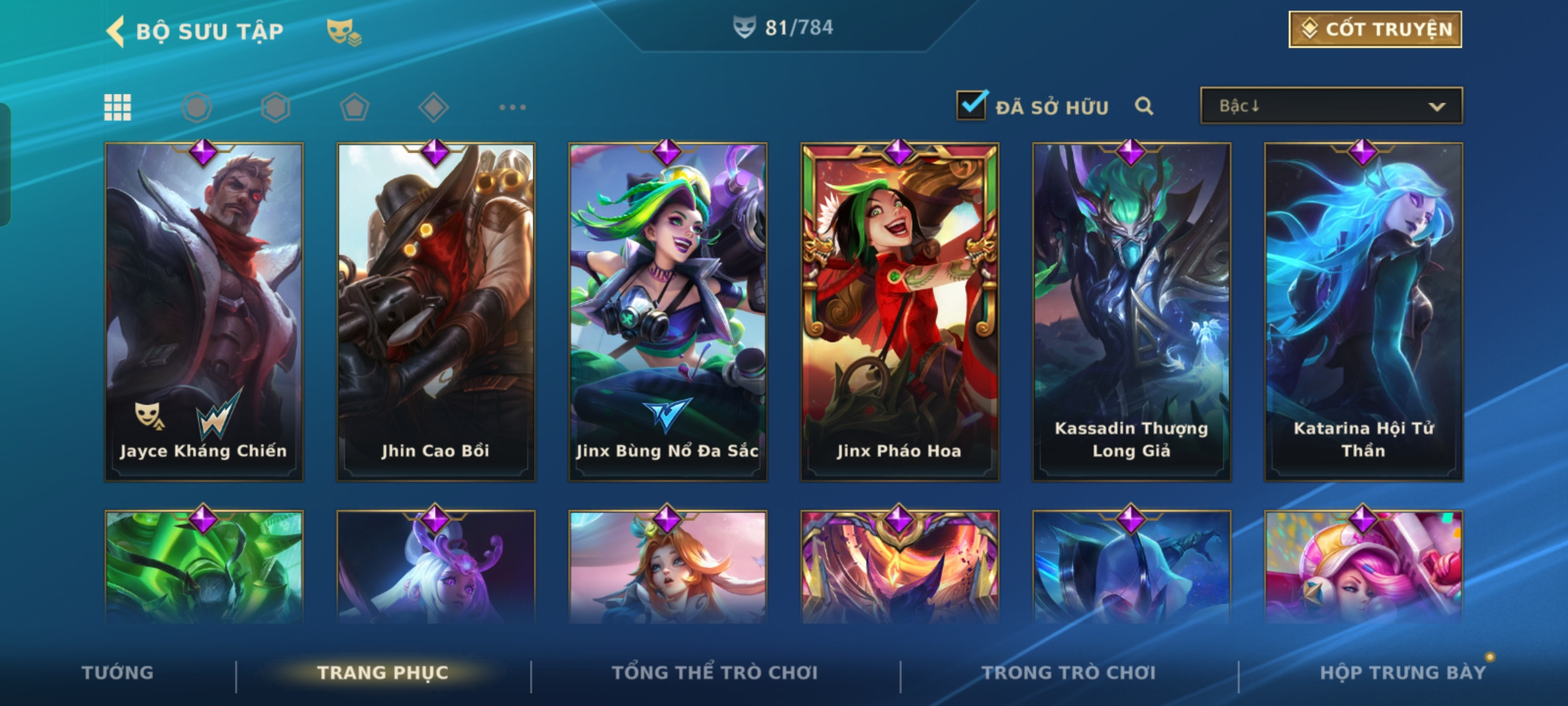
Task: Switch to the Tướng tab
Action: 118,673
